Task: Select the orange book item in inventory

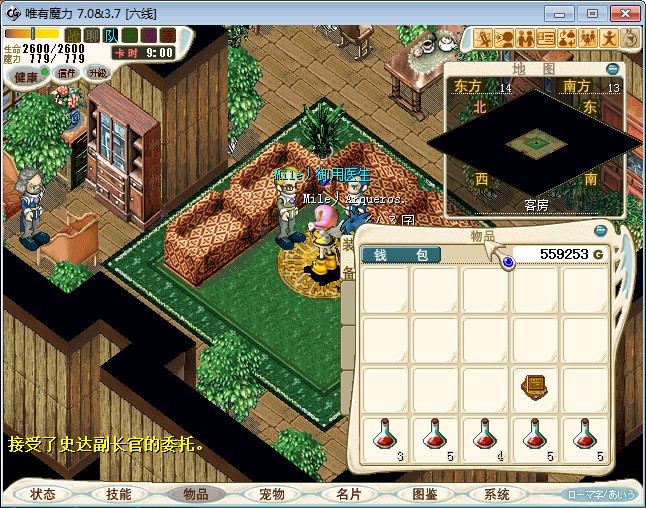Action: click(x=533, y=386)
